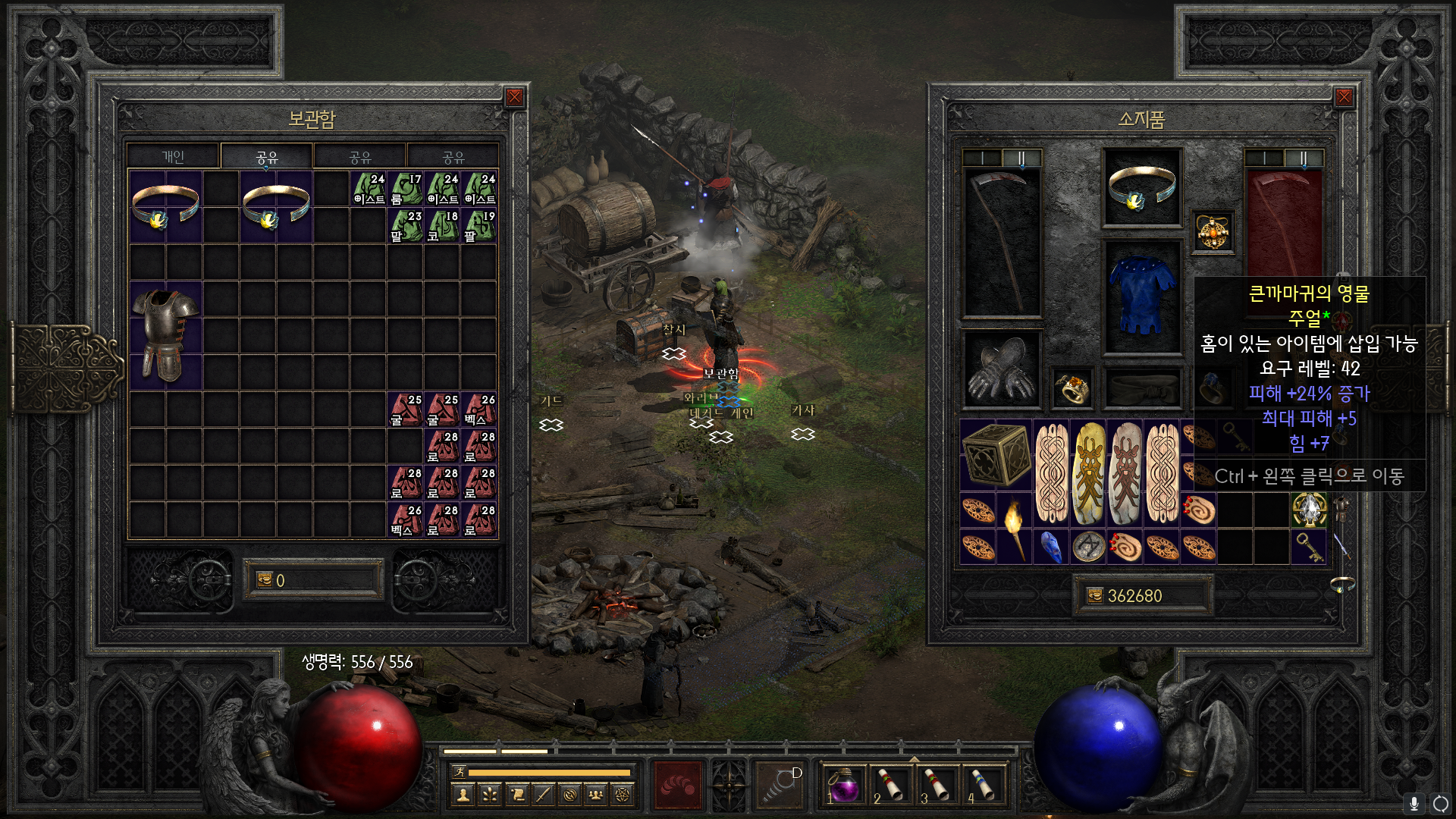Image resolution: width=1456 pixels, height=819 pixels.
Task: Select the equipped amulet slot
Action: 1213,232
